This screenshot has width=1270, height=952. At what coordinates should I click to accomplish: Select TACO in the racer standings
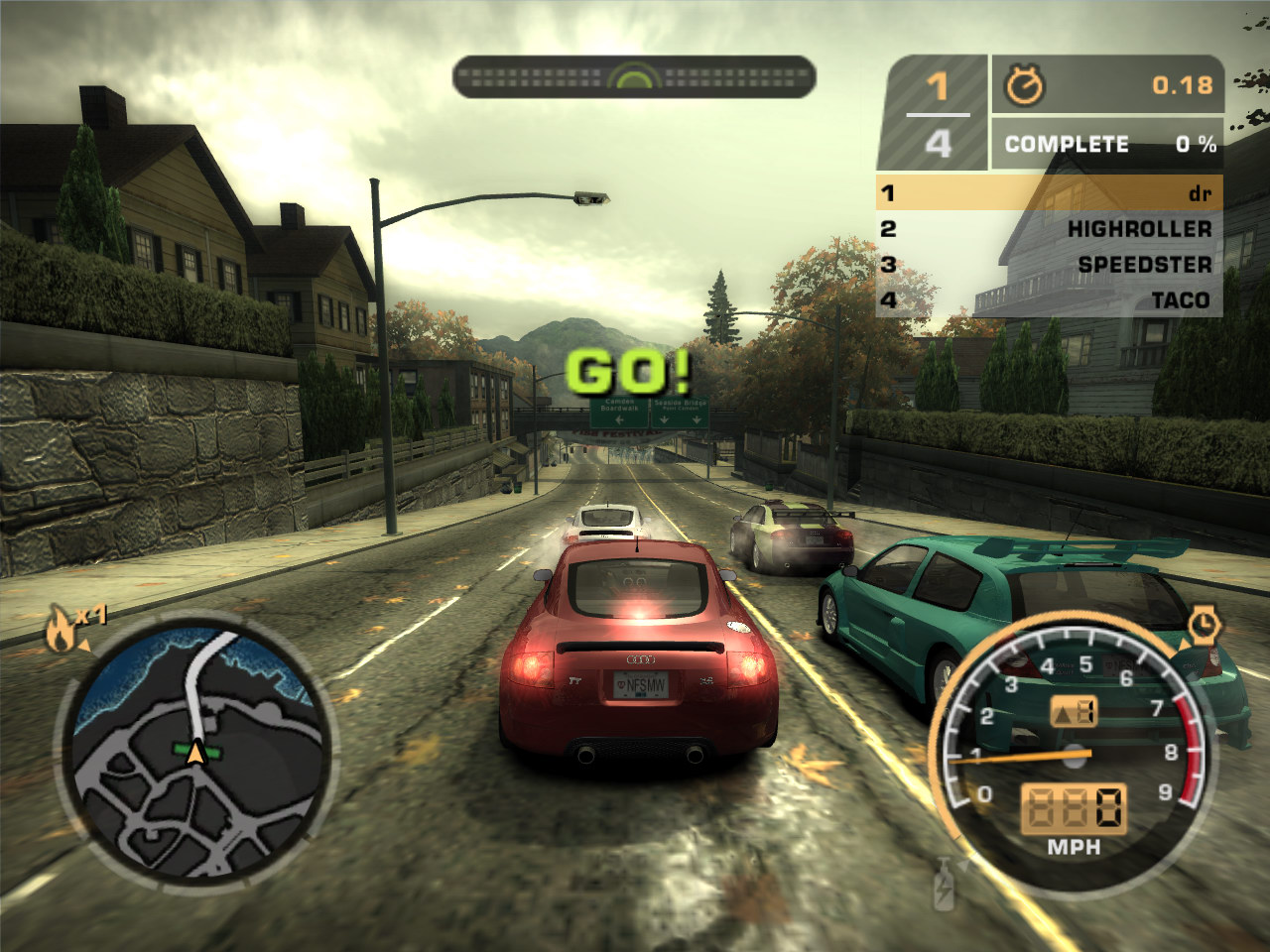click(x=1049, y=300)
